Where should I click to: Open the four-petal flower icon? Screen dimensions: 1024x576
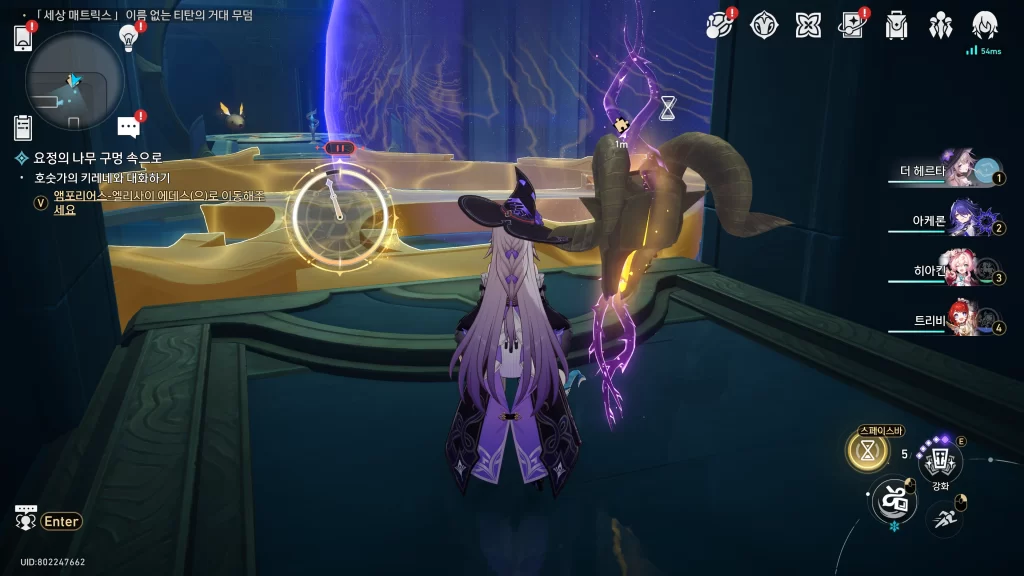(x=808, y=25)
